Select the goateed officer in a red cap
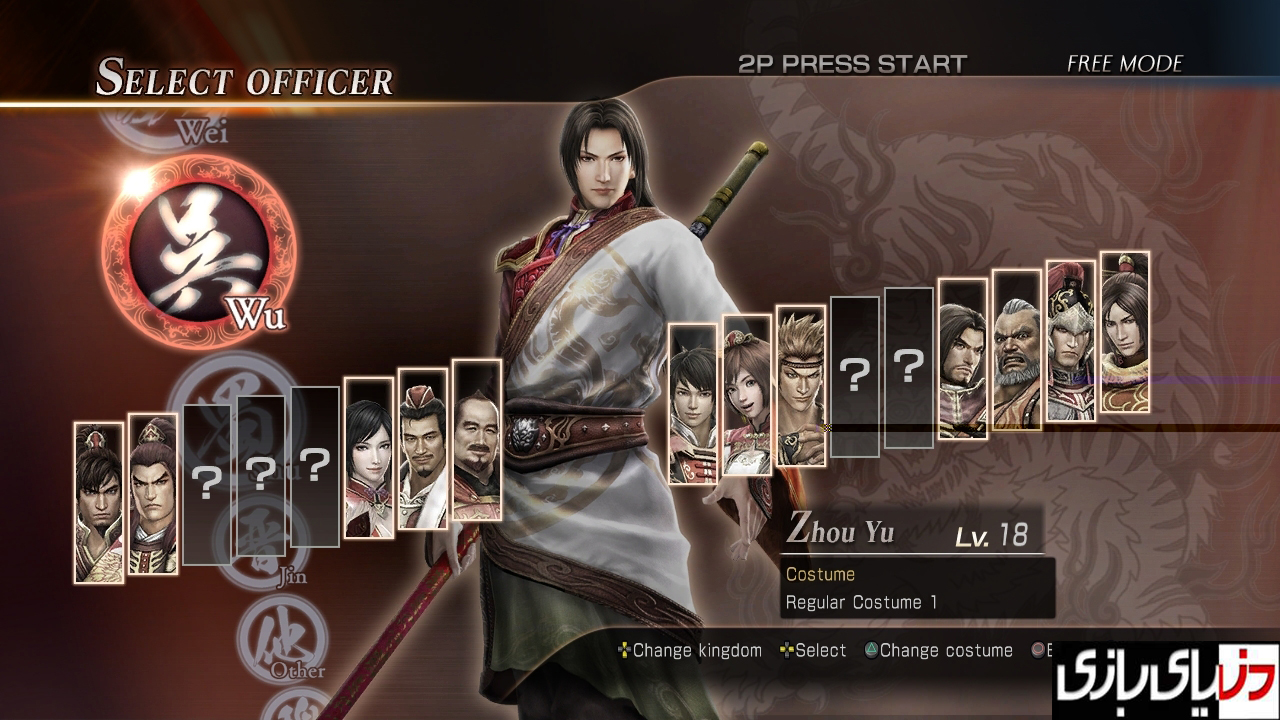The image size is (1280, 720). coord(423,448)
